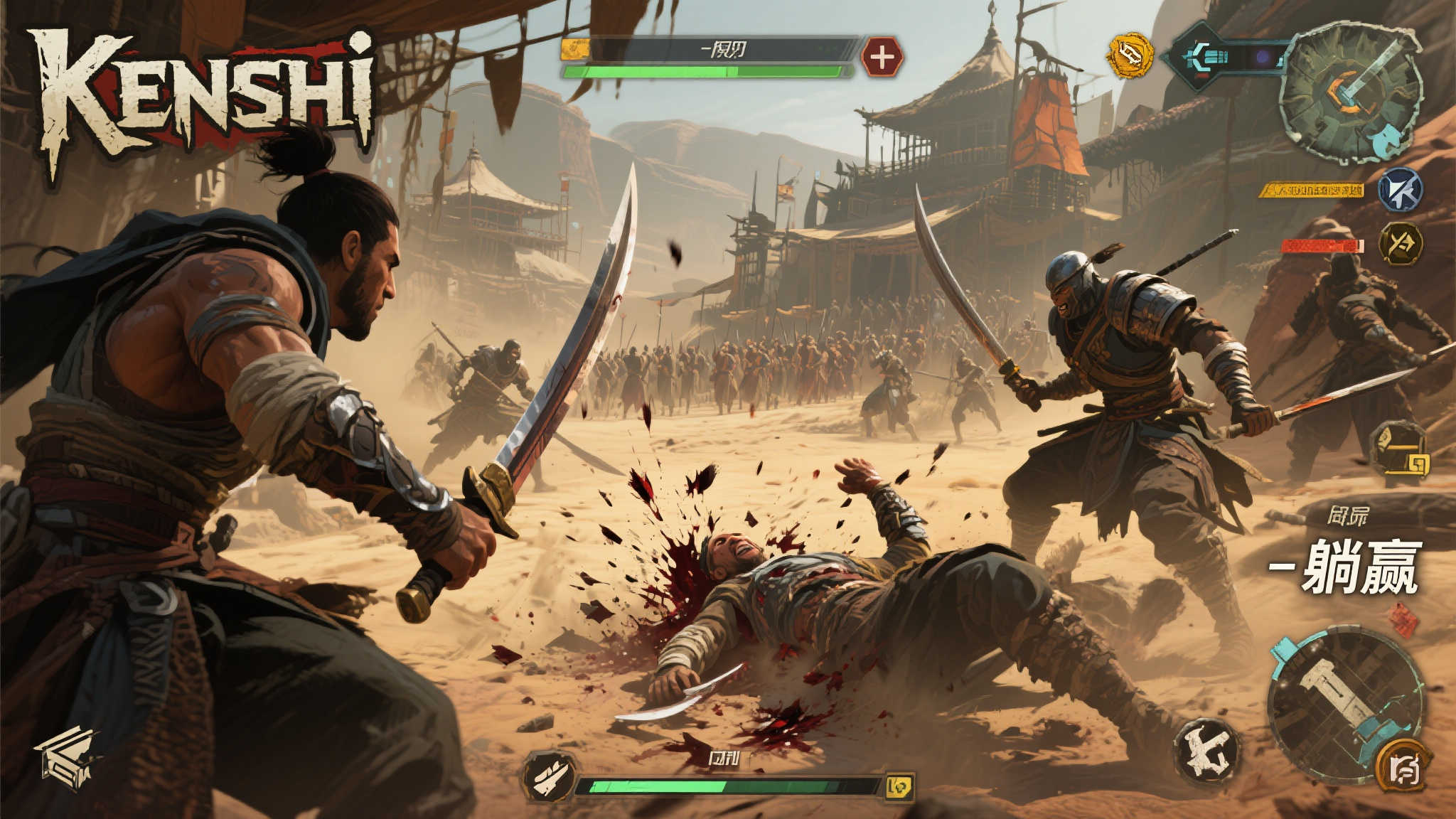
Task: Toggle the red status bar below the banner
Action: pyautogui.click(x=1322, y=245)
